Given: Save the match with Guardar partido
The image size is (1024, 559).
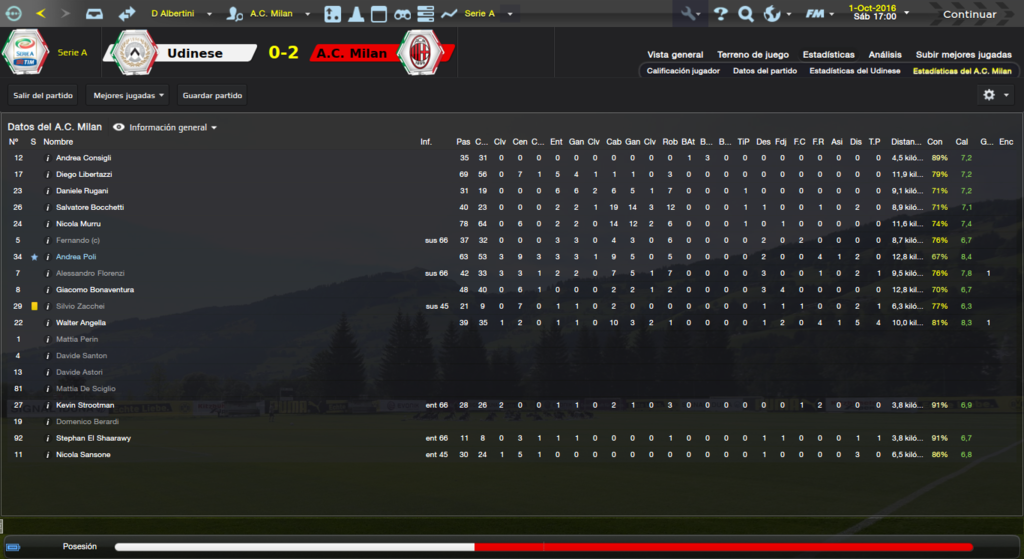Looking at the screenshot, I should 211,95.
